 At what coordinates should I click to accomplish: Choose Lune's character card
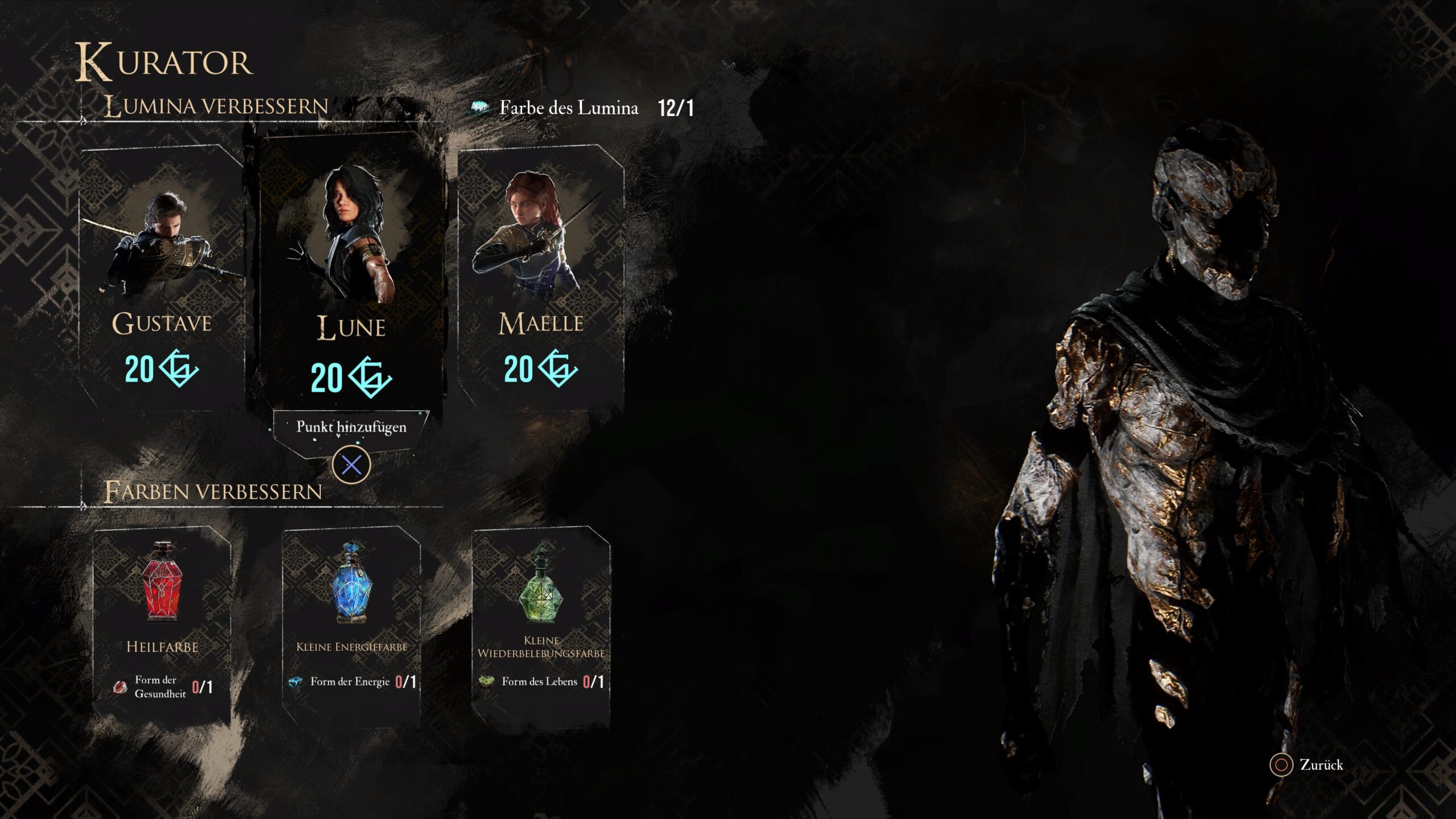point(351,273)
